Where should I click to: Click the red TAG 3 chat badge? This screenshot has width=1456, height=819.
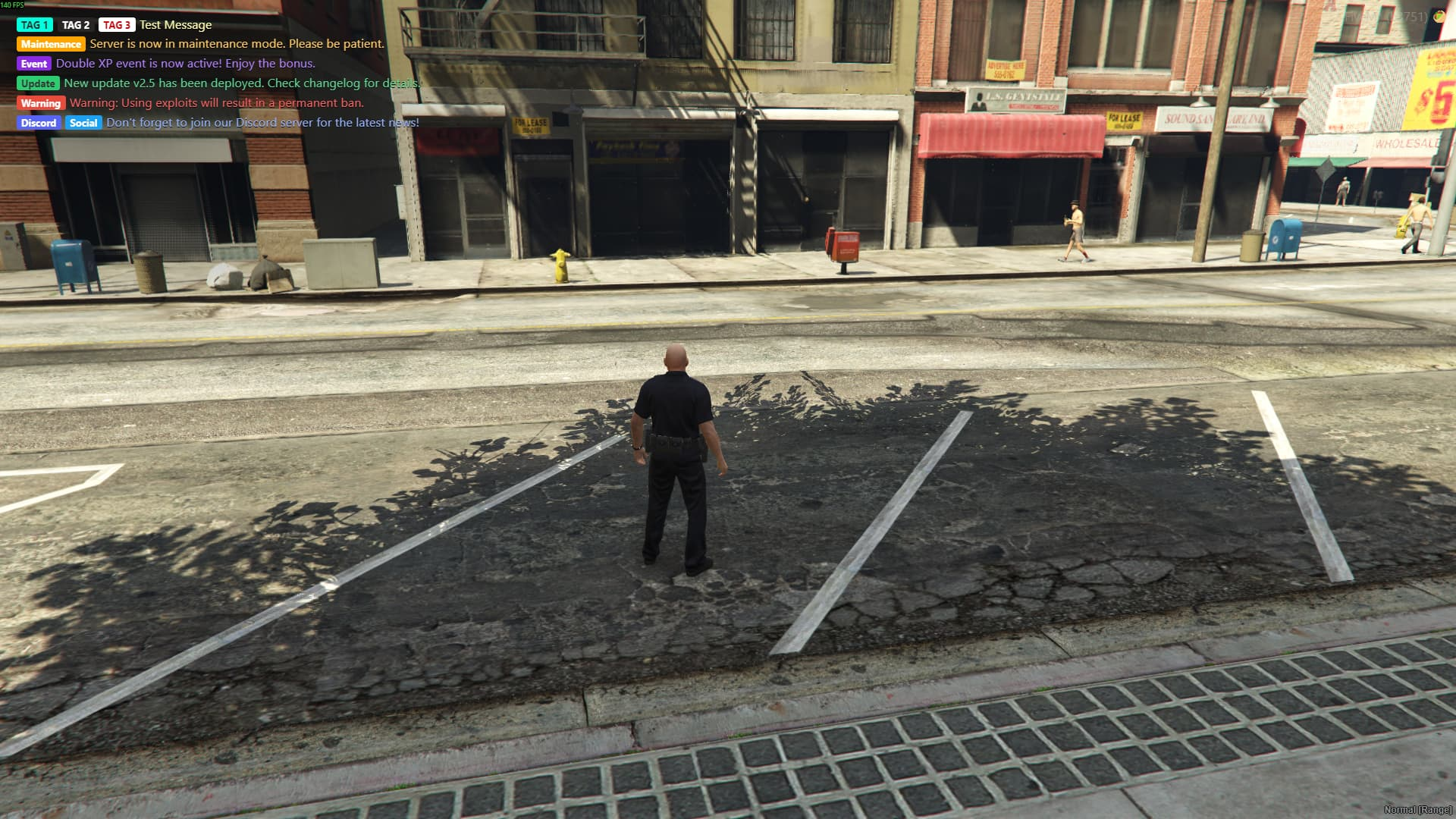pos(116,25)
